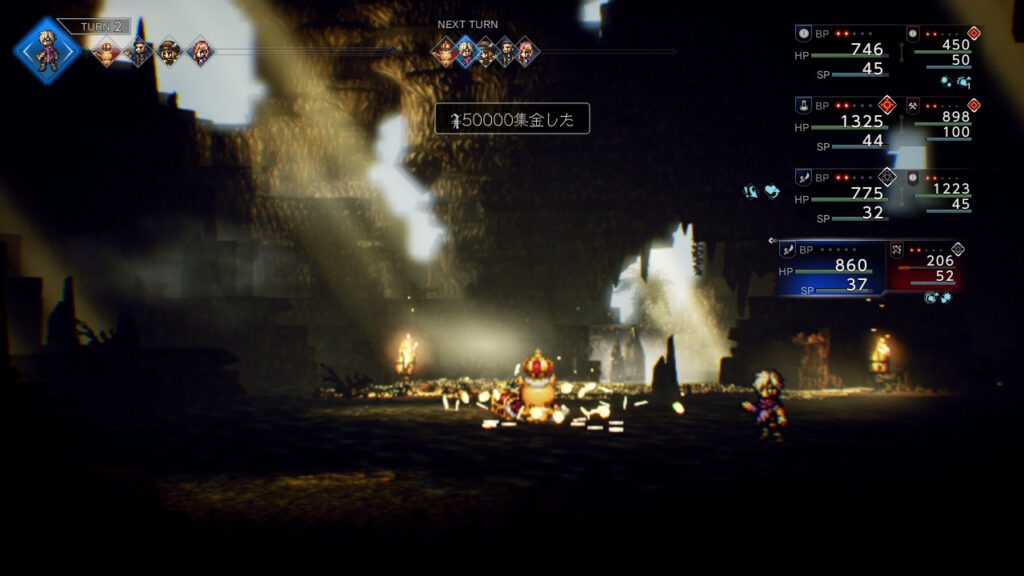
Task: Select the party member panel showing 775 HP
Action: (843, 198)
